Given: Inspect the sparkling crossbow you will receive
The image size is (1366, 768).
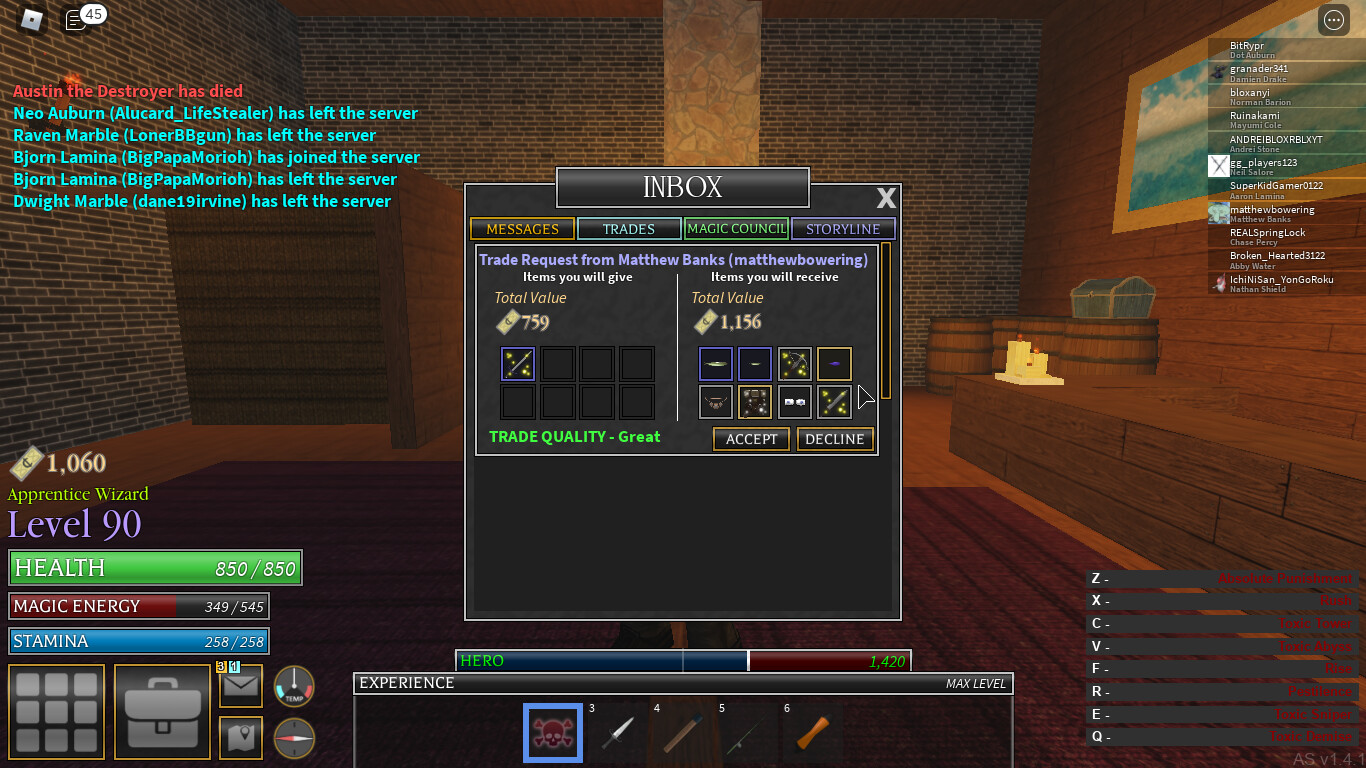Looking at the screenshot, I should (795, 364).
